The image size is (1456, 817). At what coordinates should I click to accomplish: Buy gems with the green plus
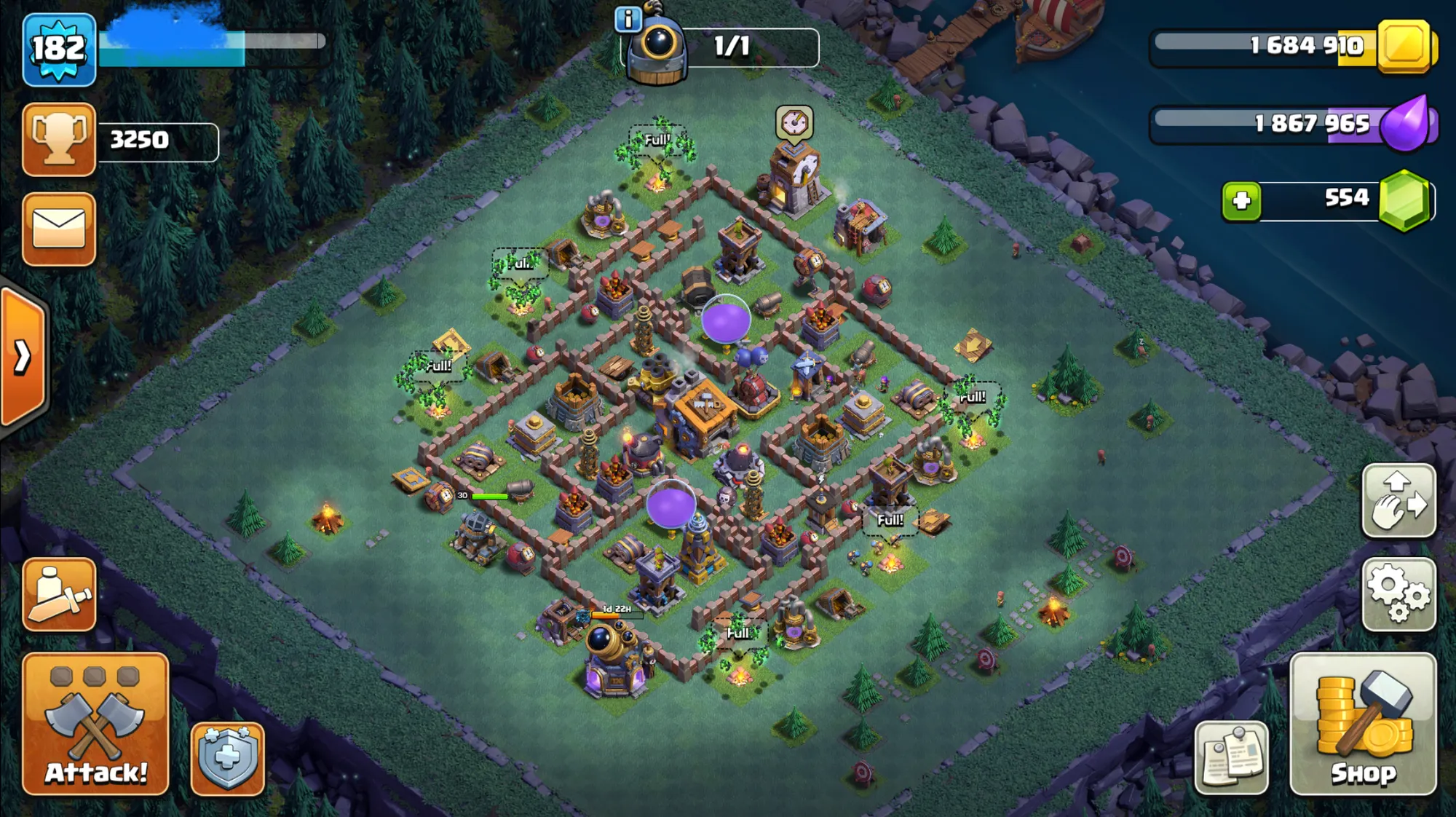coord(1242,200)
